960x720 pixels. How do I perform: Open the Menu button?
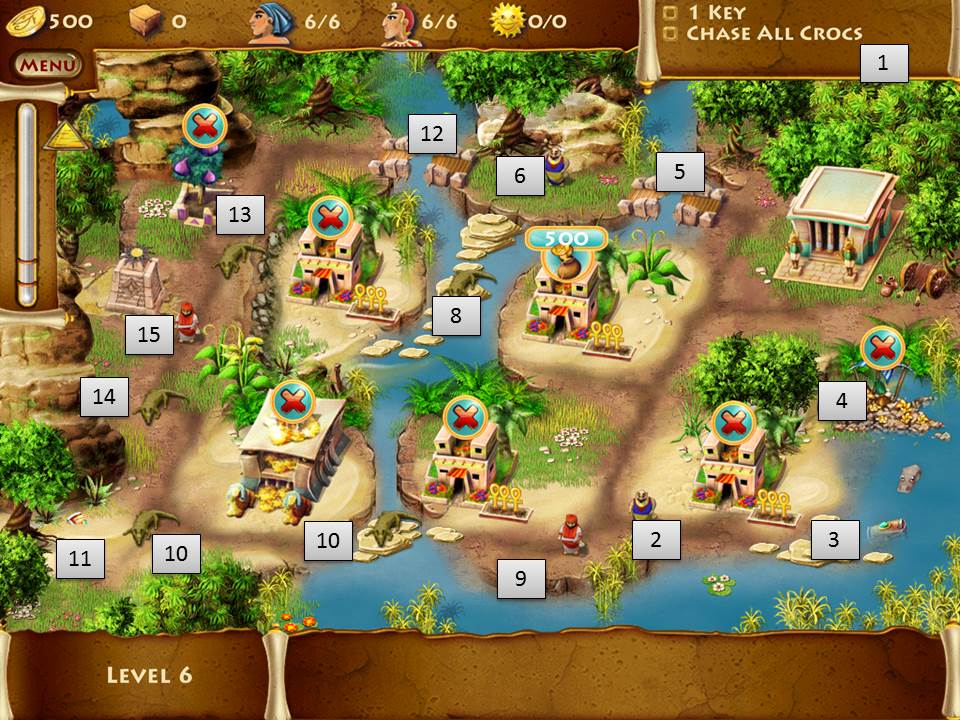click(47, 66)
